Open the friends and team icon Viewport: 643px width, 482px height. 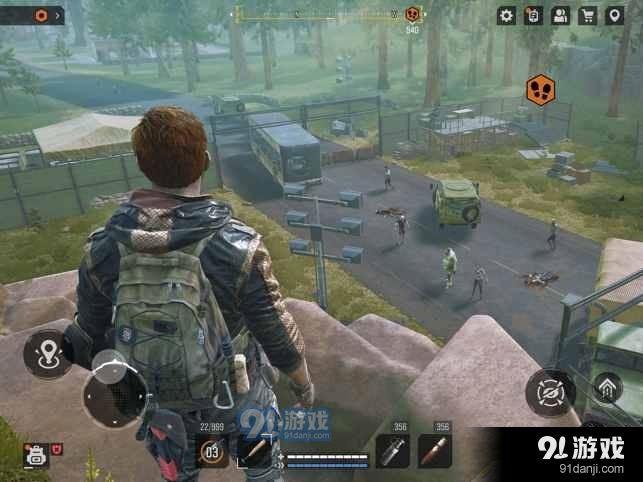(x=560, y=15)
